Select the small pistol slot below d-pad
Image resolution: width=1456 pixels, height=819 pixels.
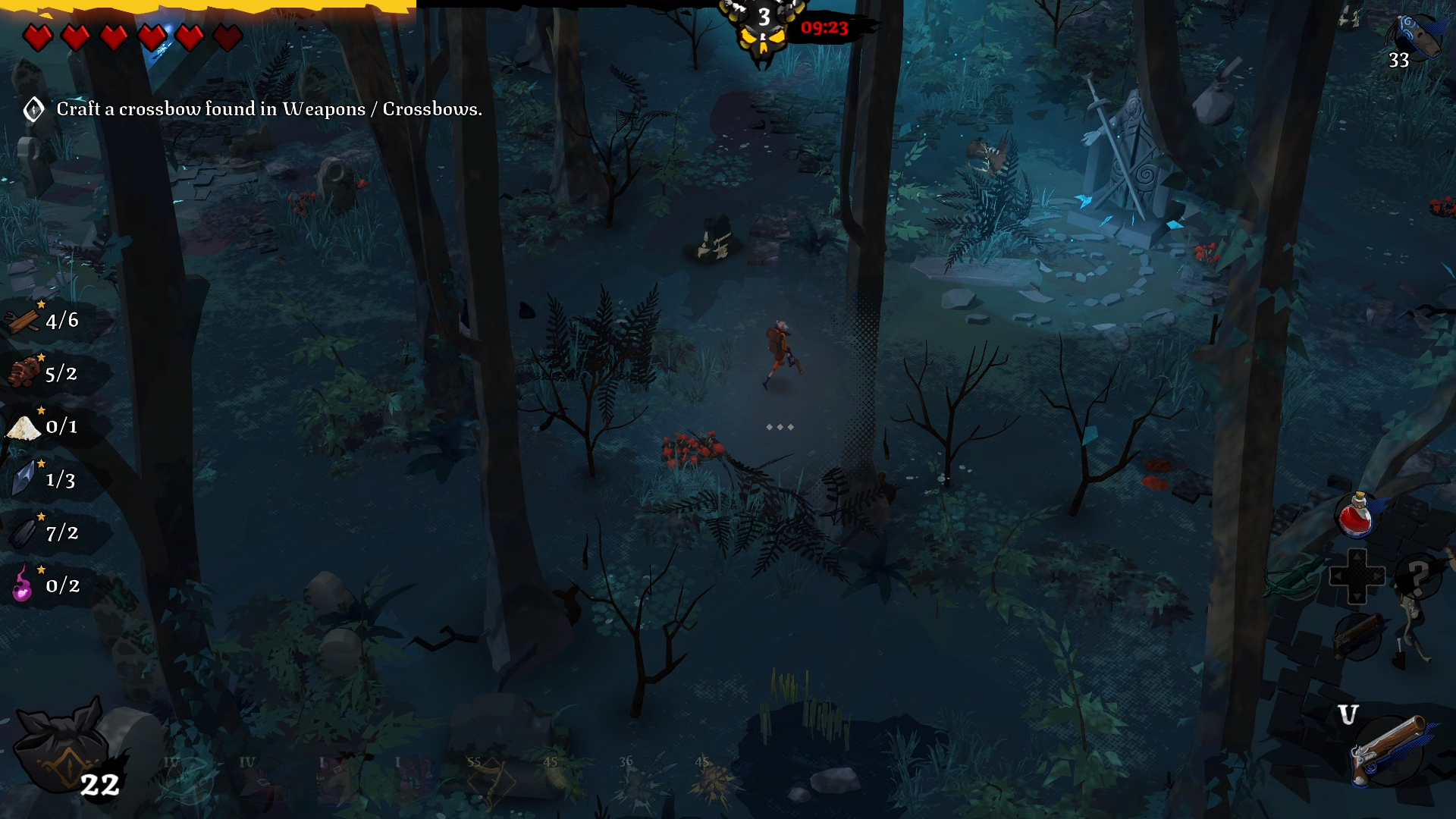tap(1357, 635)
